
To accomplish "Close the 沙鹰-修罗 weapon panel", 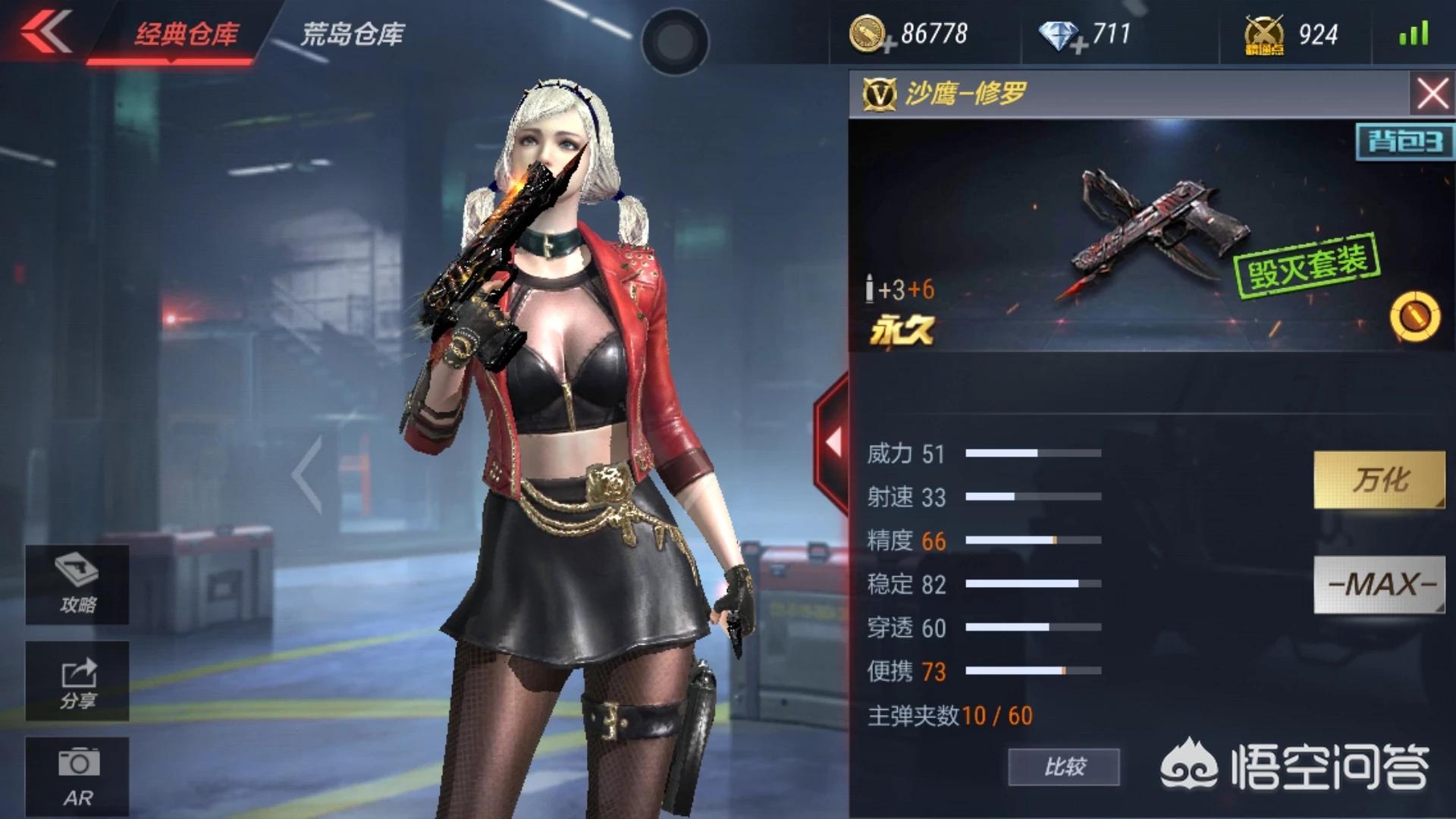I will click(x=1432, y=95).
